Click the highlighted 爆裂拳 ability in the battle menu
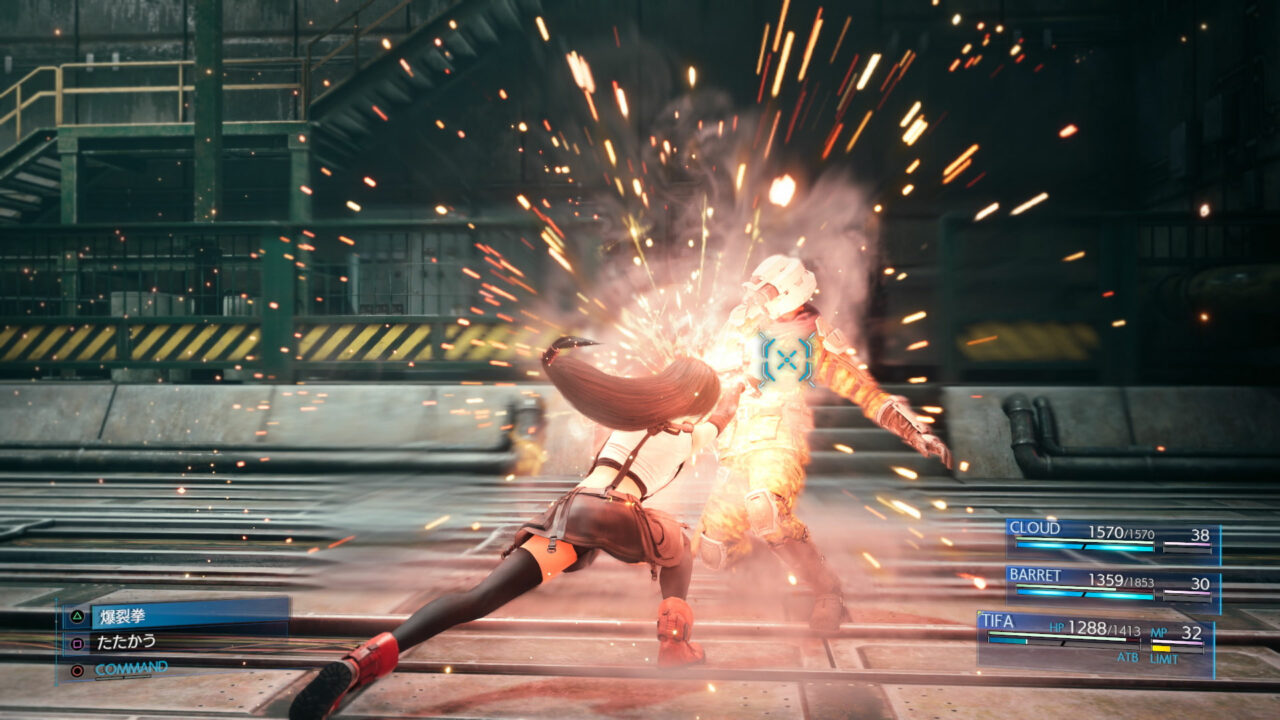 click(x=125, y=617)
